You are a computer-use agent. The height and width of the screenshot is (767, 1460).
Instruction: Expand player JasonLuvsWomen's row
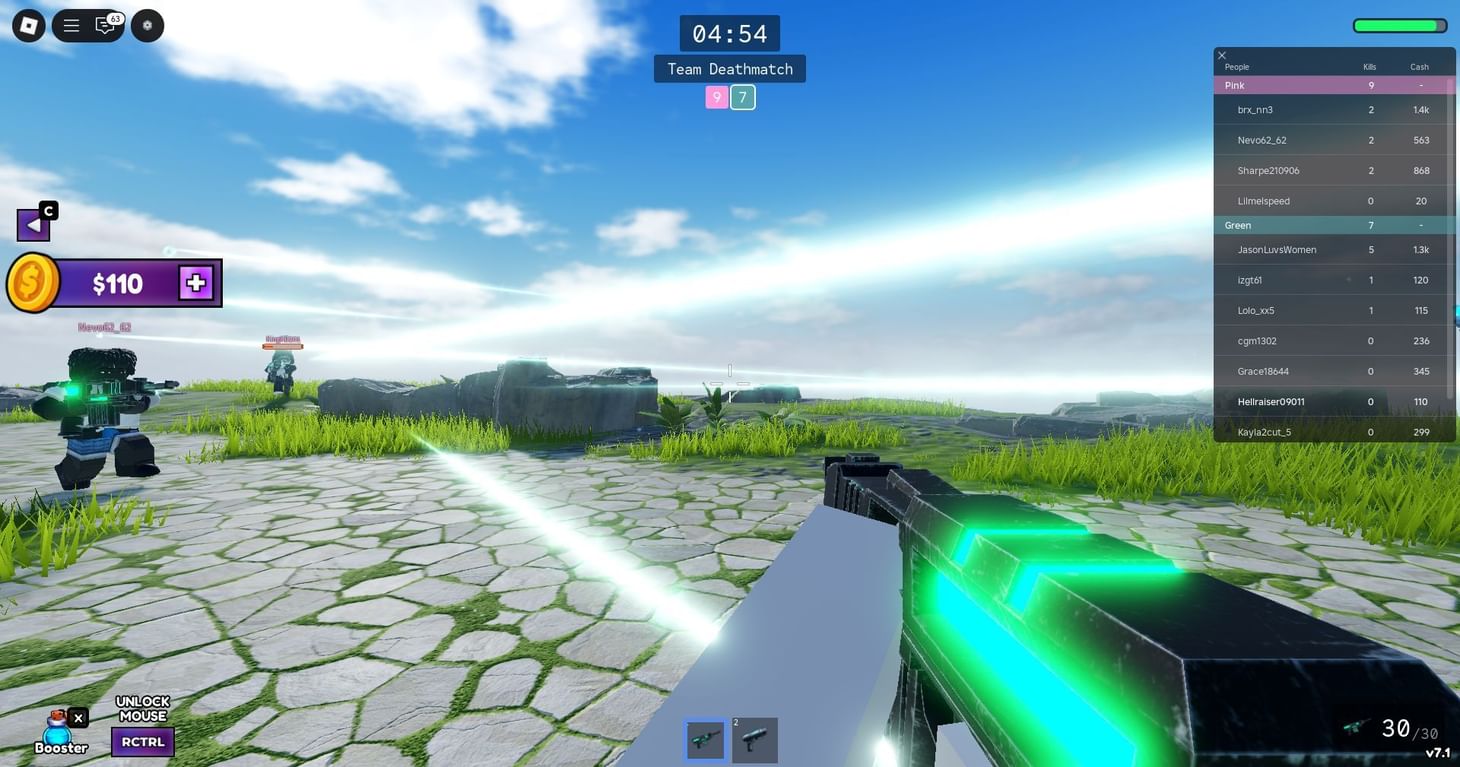[x=1277, y=249]
